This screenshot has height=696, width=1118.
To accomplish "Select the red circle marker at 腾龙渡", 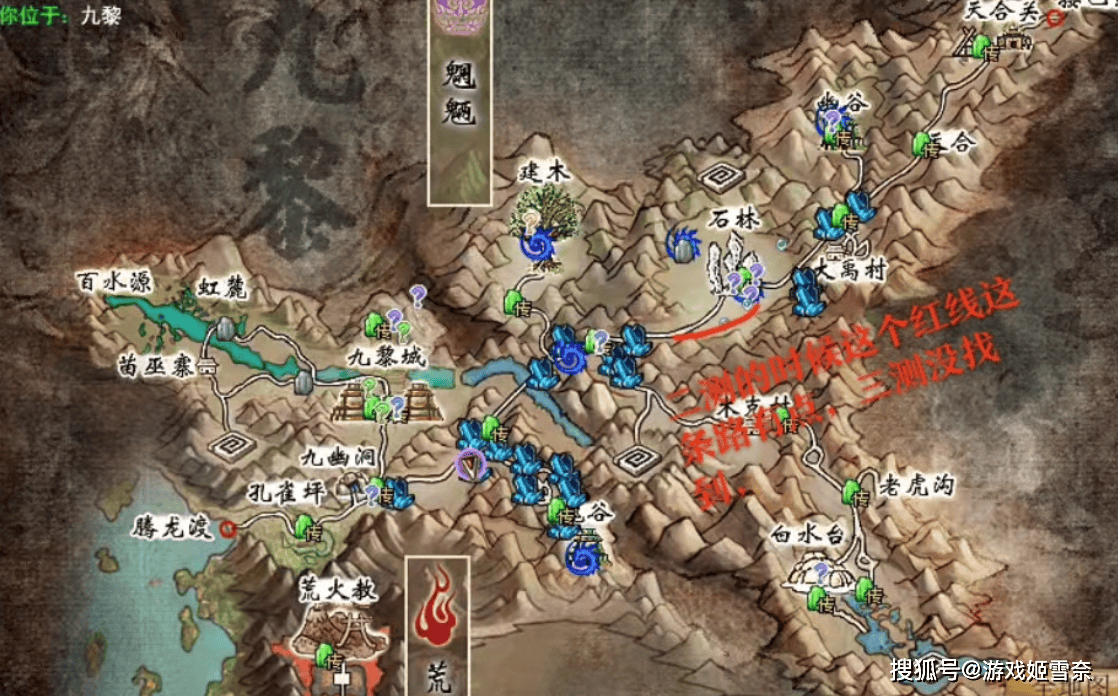I will 229,527.
